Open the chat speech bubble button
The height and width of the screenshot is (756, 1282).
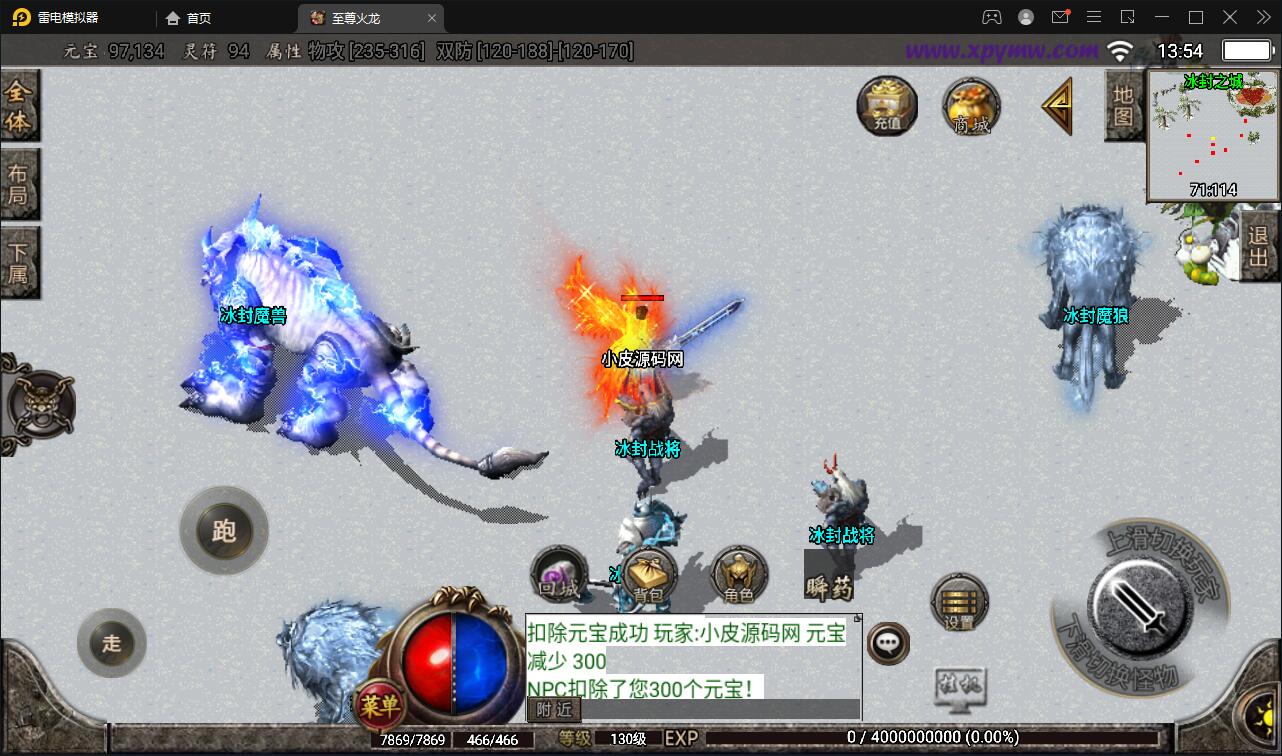[888, 643]
